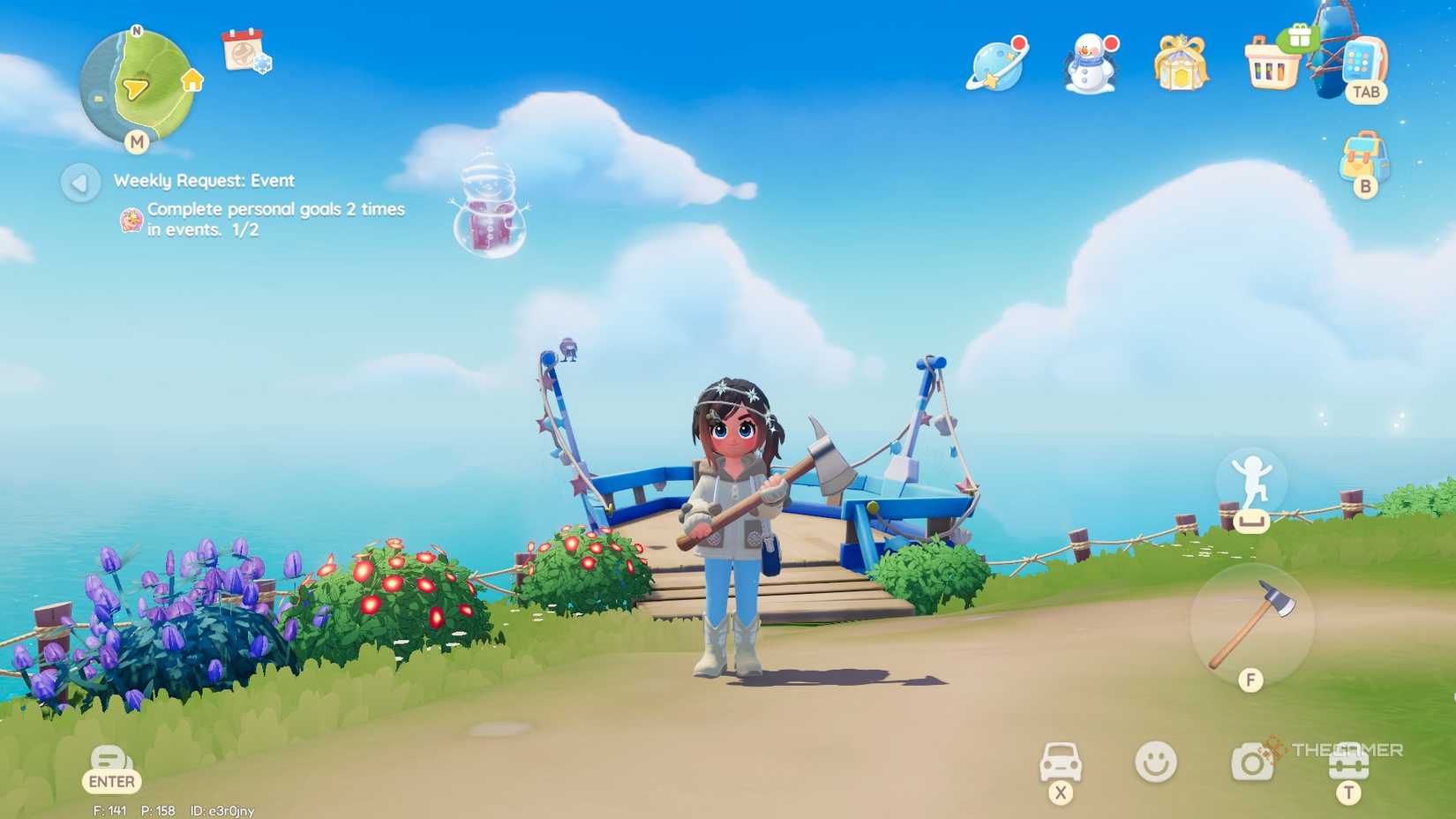Collapse the Weekly Request panel with the arrow
1456x819 pixels.
point(79,182)
